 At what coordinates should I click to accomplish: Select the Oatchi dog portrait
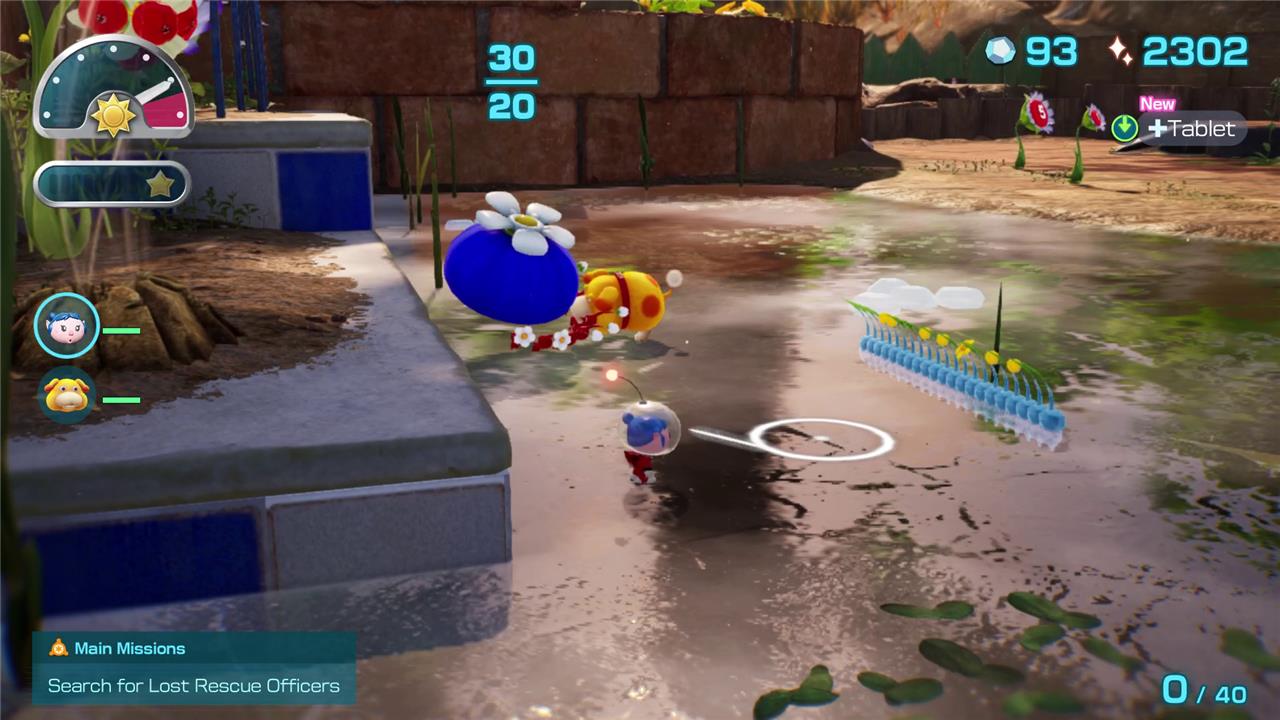(x=67, y=395)
